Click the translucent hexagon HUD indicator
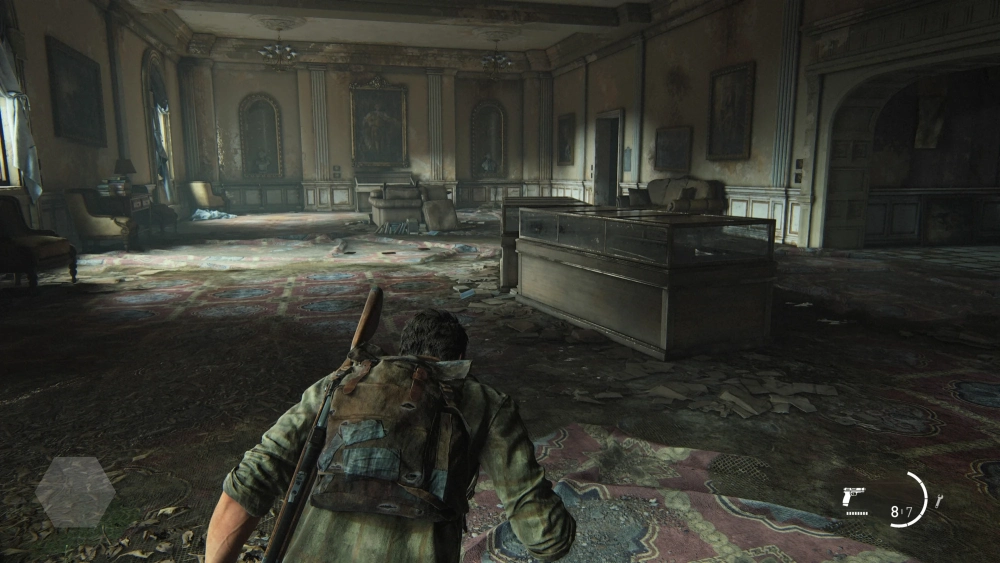Image resolution: width=1000 pixels, height=563 pixels. pyautogui.click(x=75, y=491)
